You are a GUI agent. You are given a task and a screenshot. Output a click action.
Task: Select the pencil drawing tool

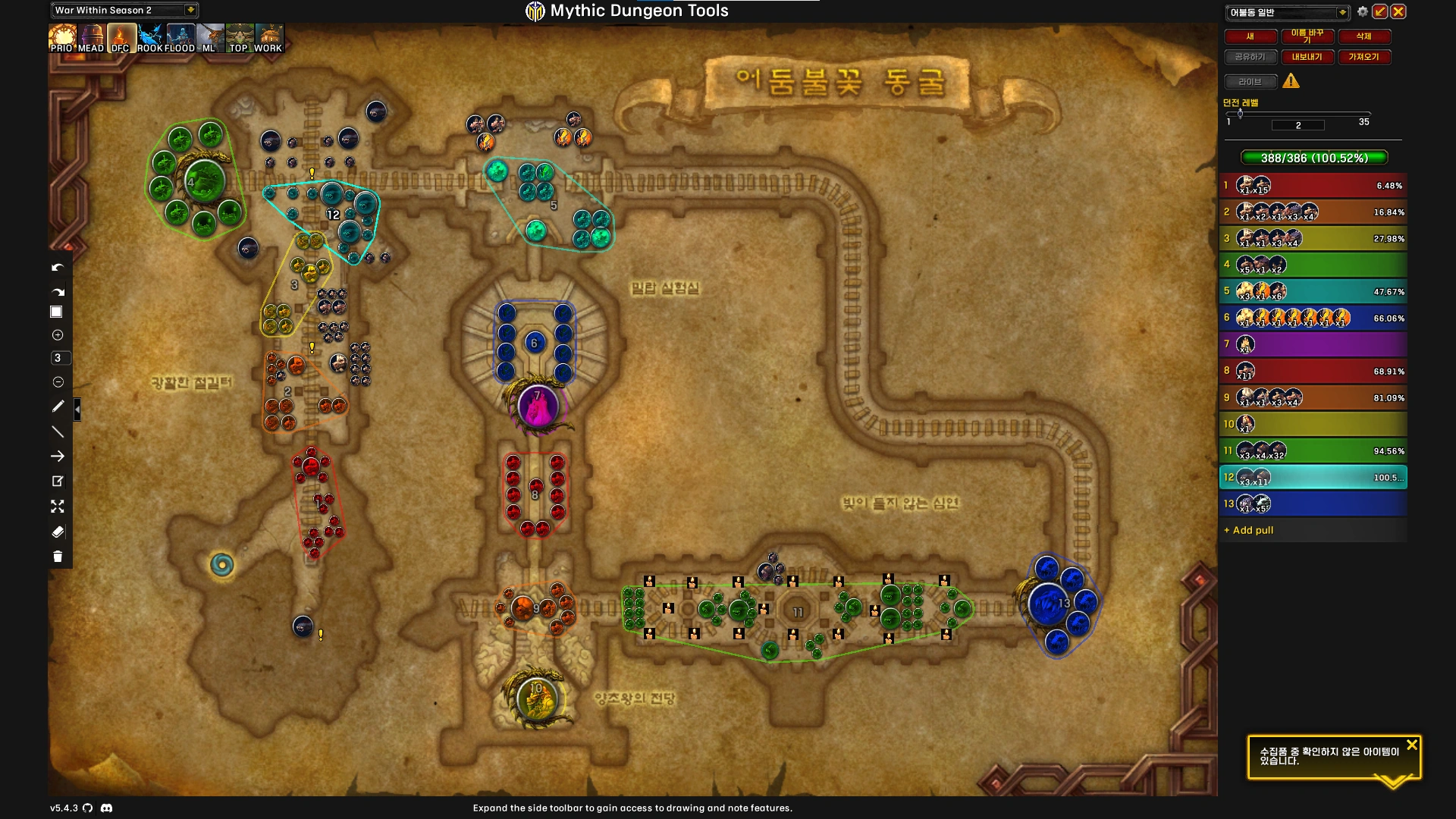point(58,406)
